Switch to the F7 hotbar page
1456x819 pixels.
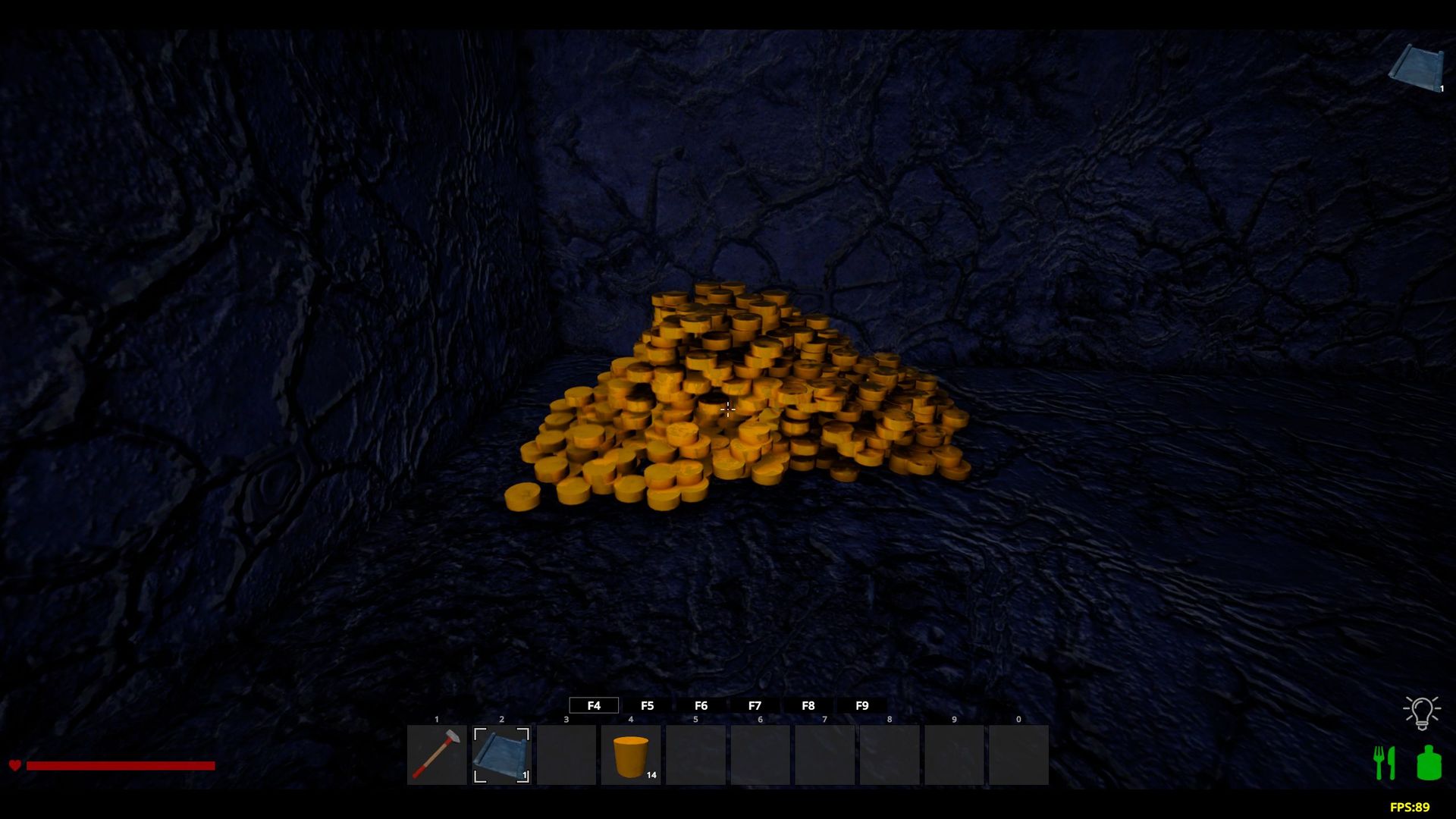tap(755, 705)
